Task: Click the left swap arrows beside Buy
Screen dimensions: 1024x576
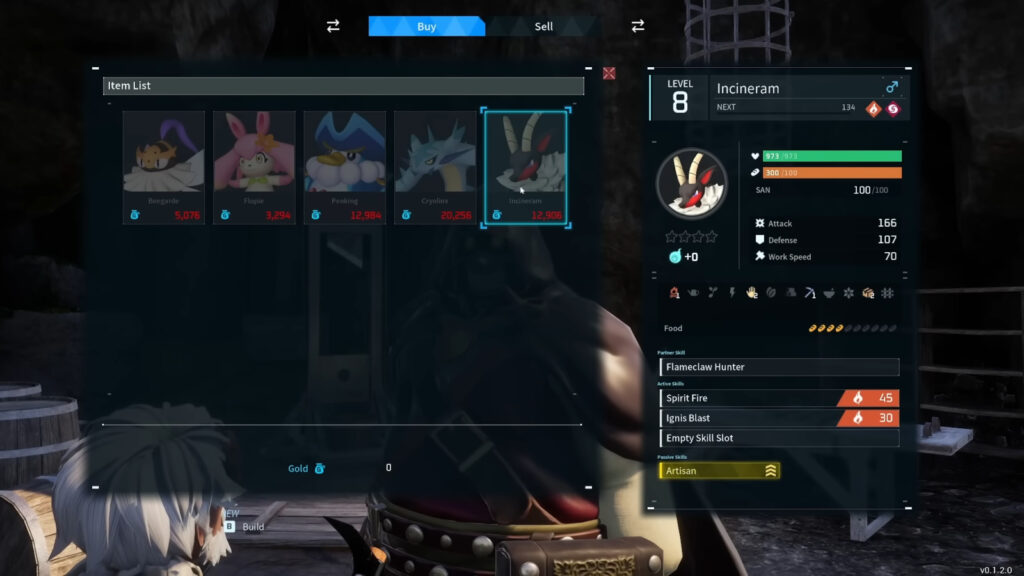Action: 333,26
